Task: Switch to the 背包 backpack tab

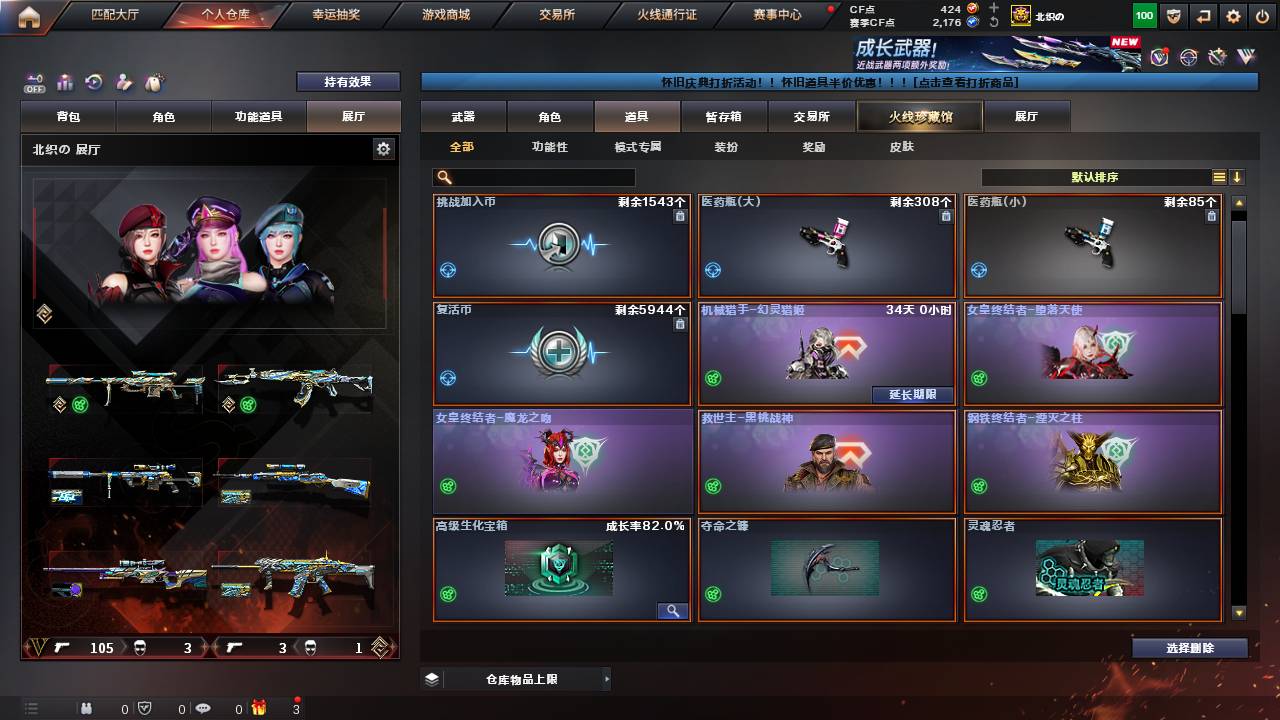Action: coord(68,117)
